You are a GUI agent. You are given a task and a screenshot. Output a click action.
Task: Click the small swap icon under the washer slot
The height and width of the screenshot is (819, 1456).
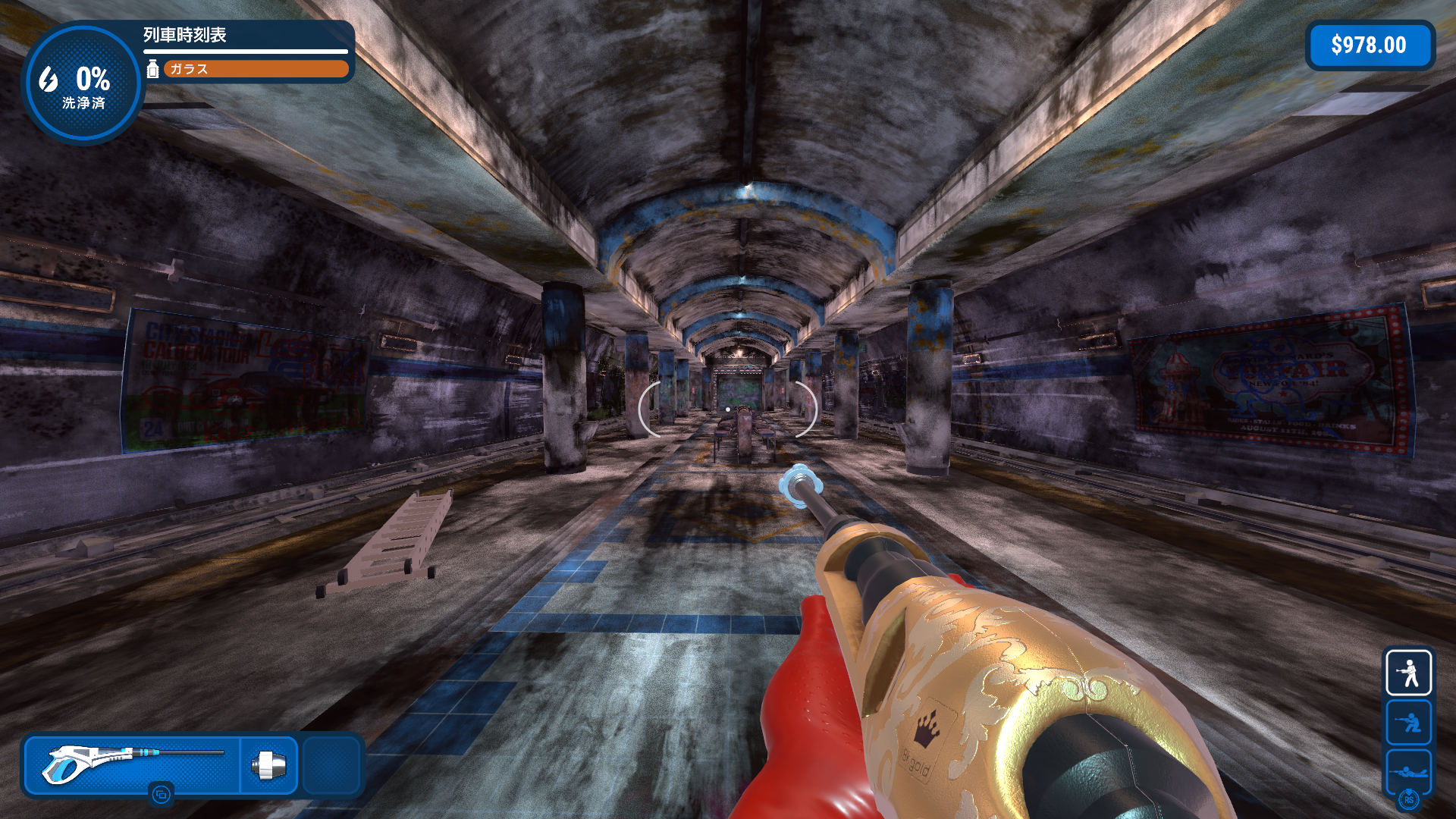[x=161, y=795]
